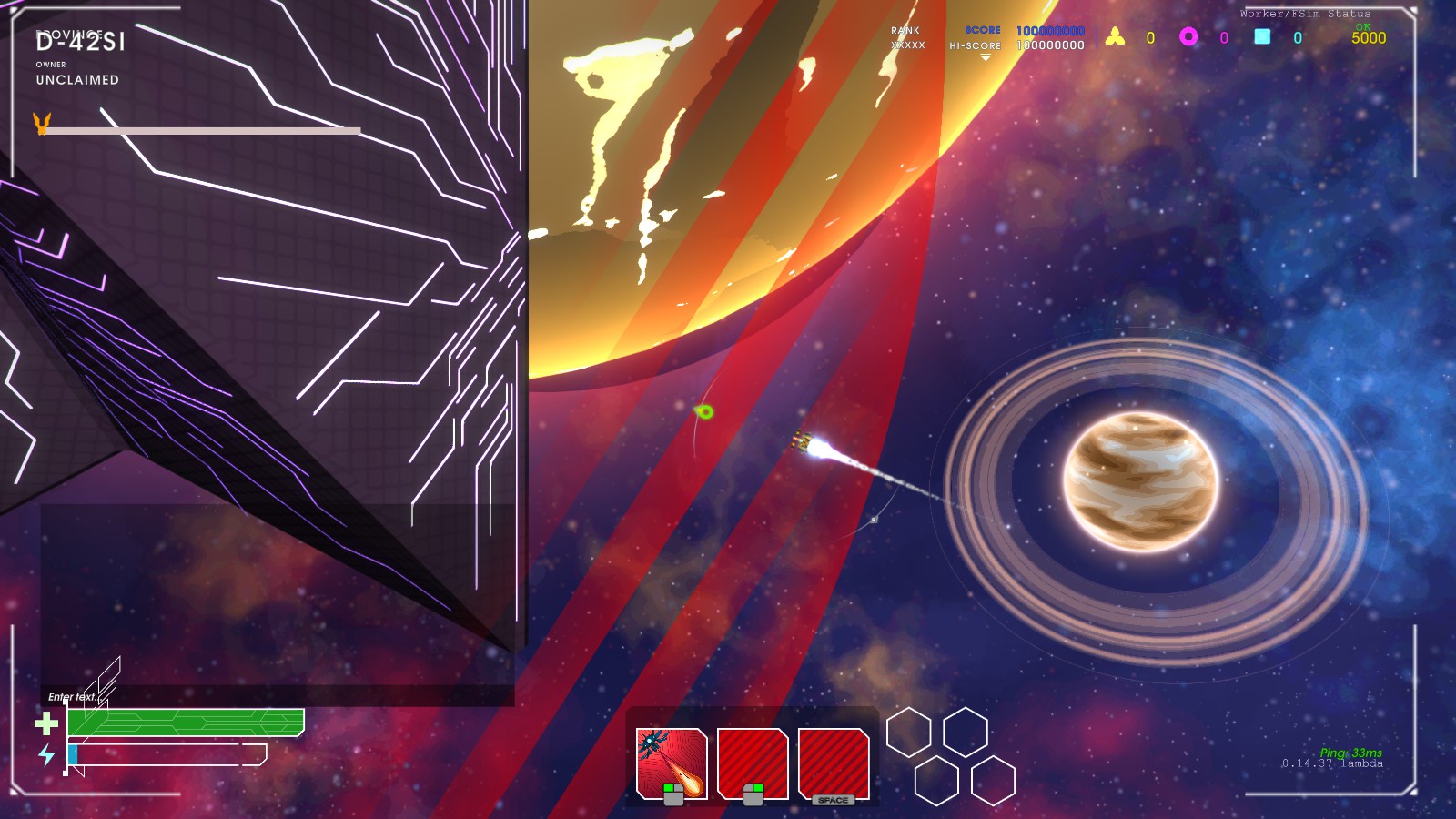Enable the top-left hexagon module slot
This screenshot has height=819, width=1456.
tap(908, 733)
